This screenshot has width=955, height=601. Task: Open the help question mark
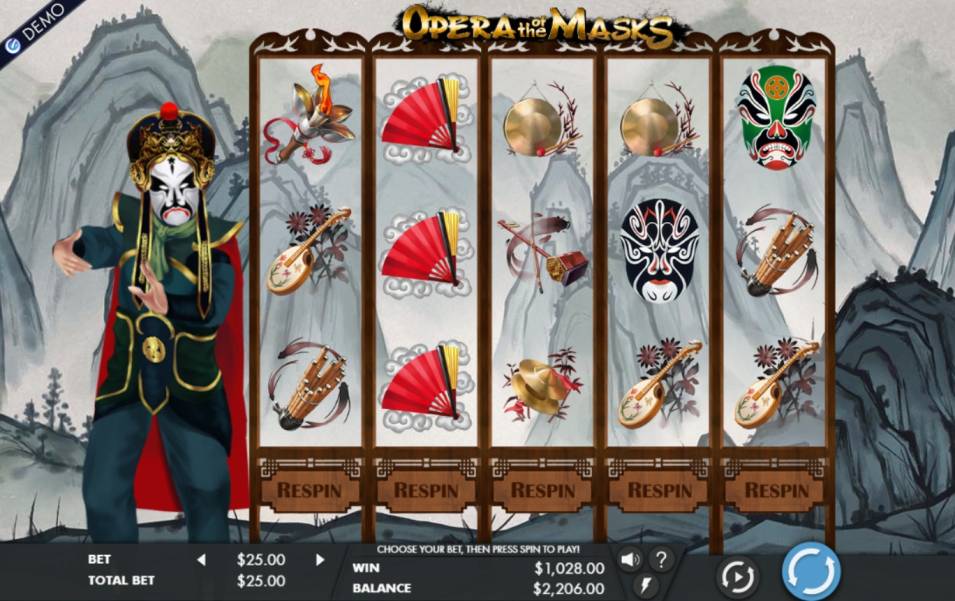[x=661, y=560]
